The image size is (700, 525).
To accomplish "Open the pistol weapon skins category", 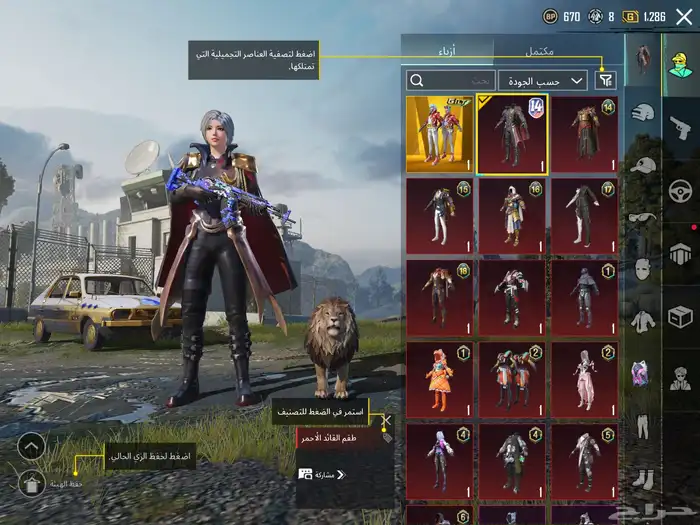I will [679, 126].
